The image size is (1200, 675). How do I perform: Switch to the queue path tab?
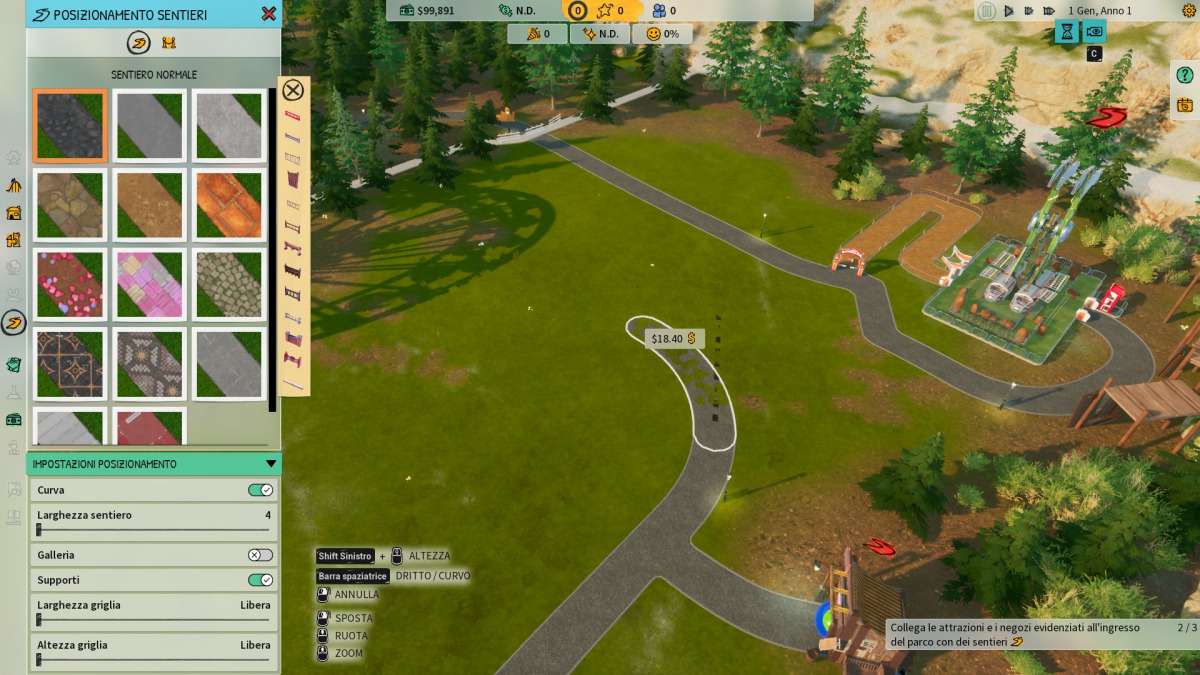(168, 42)
